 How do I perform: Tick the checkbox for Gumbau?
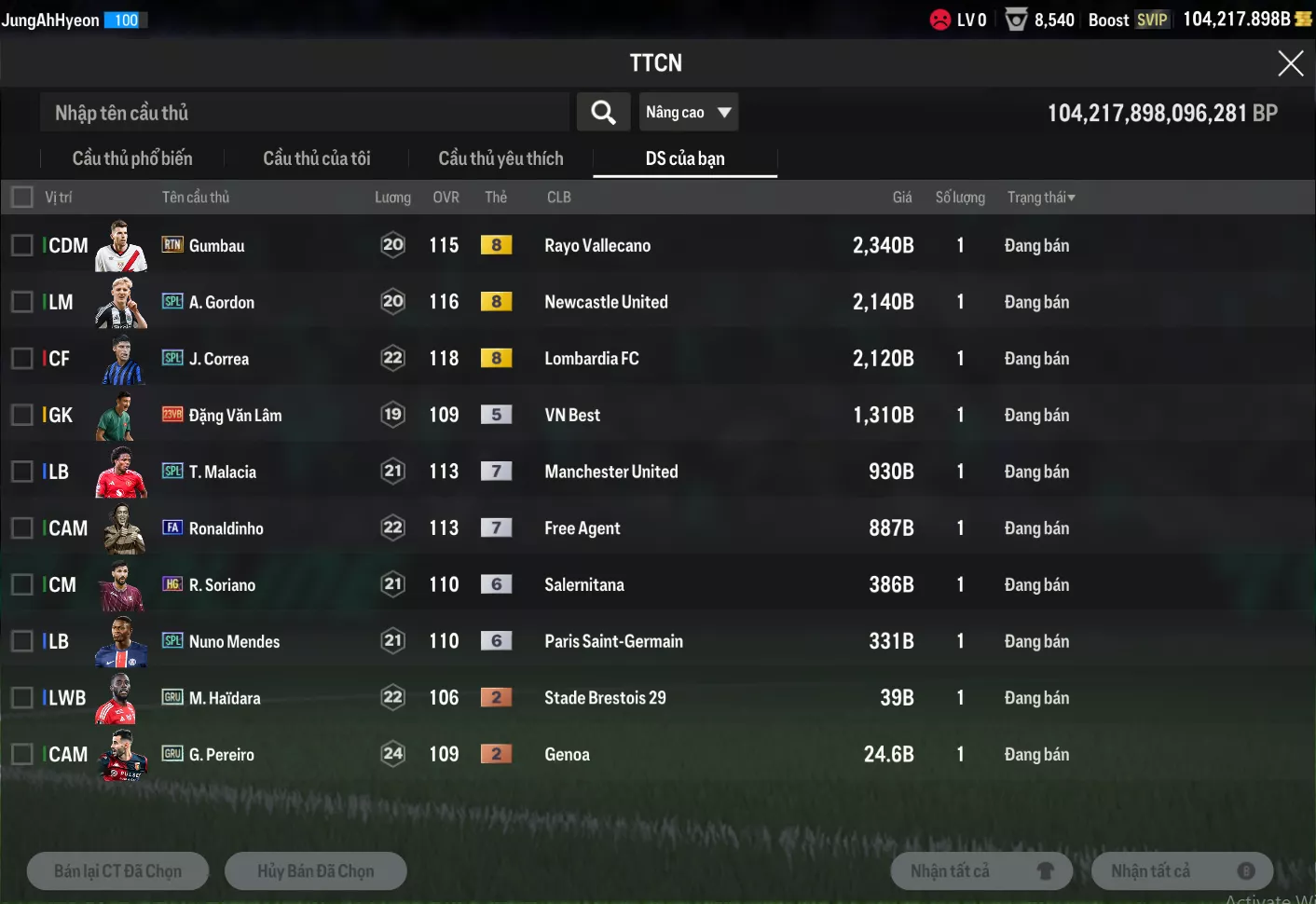point(21,246)
